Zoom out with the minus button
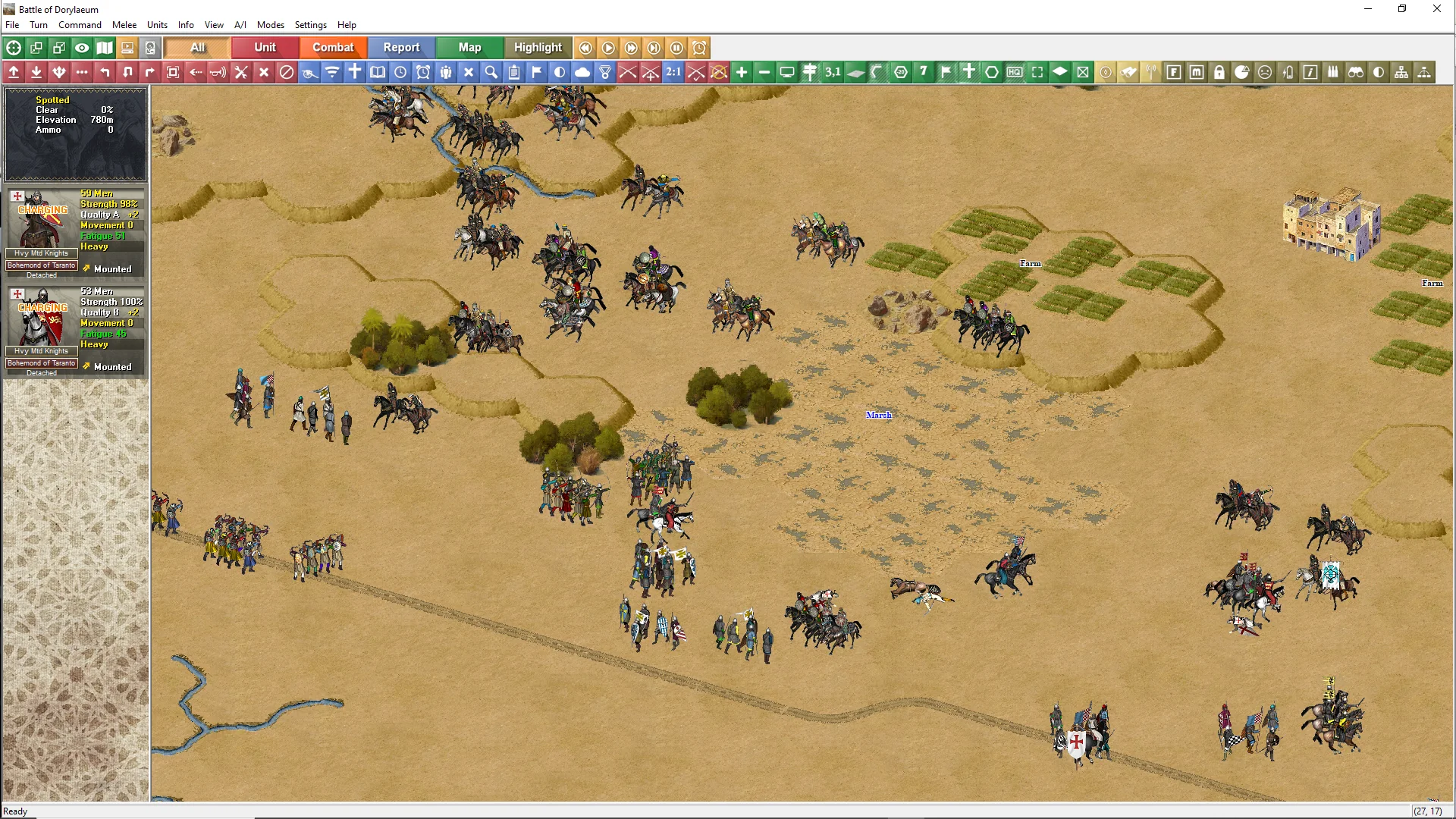1456x819 pixels. [764, 72]
